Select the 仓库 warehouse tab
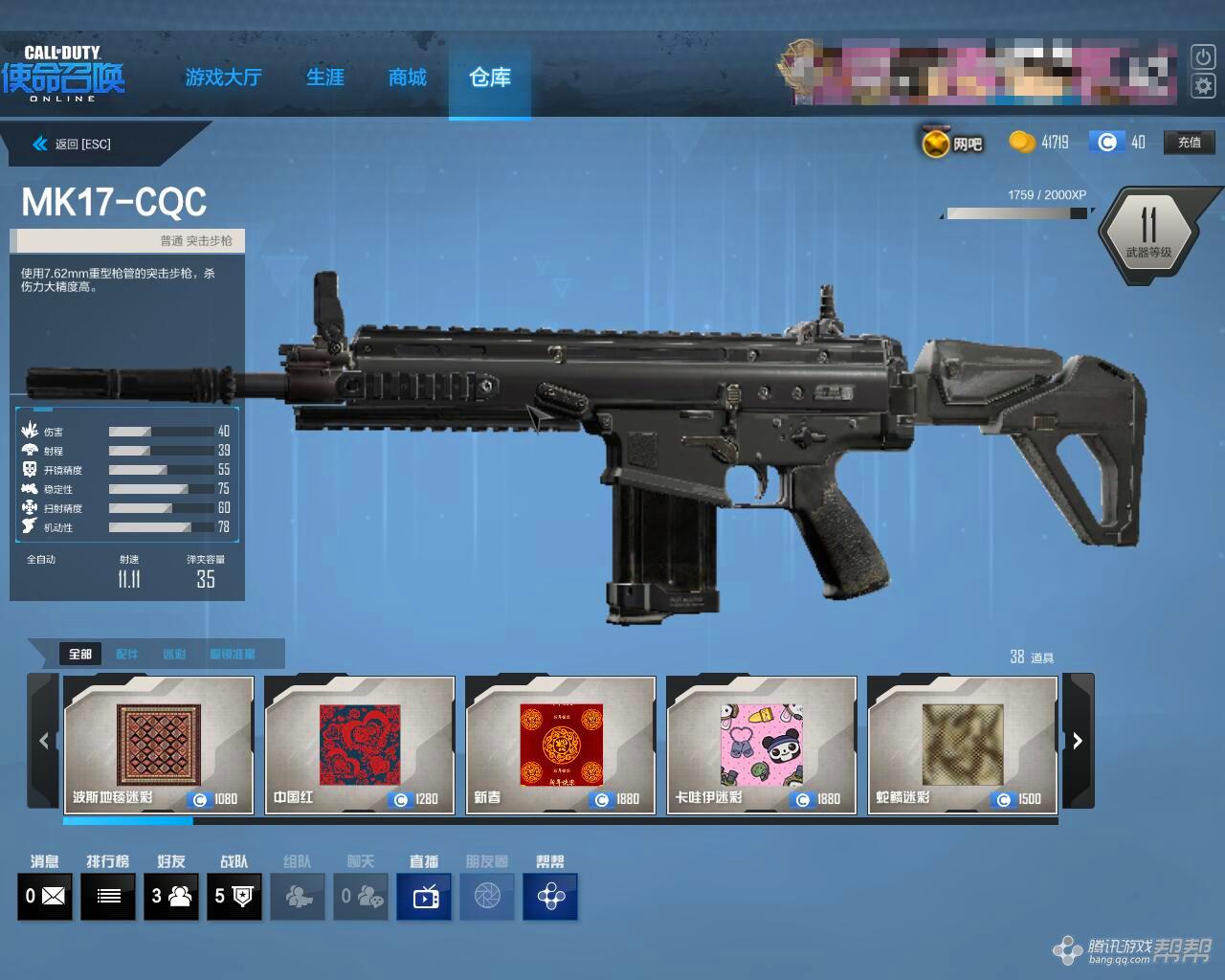1225x980 pixels. click(x=489, y=78)
